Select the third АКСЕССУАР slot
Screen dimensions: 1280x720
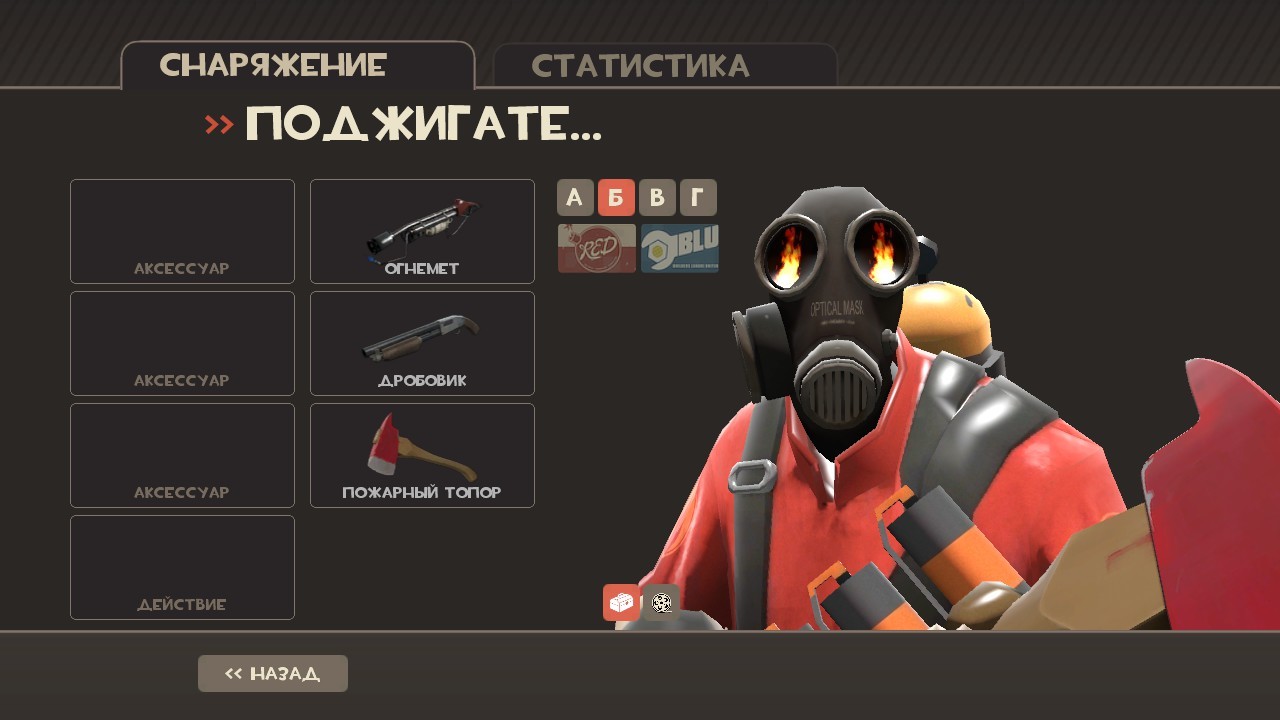pos(181,455)
